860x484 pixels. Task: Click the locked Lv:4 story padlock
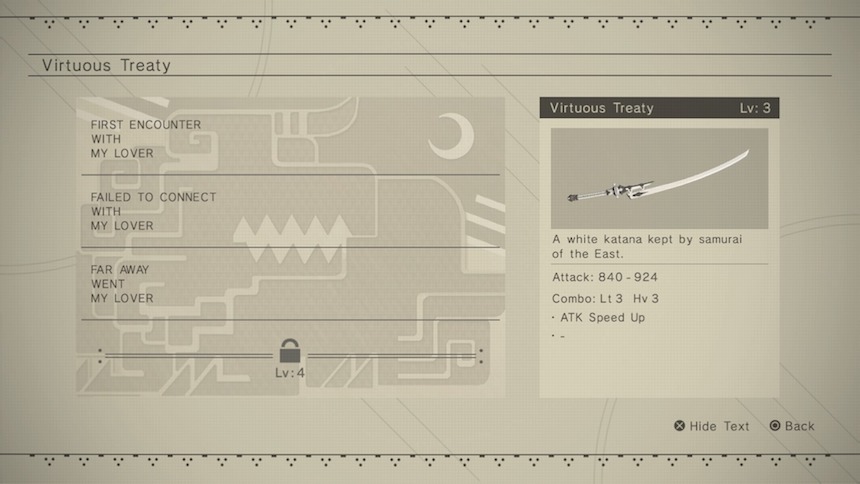click(x=290, y=351)
